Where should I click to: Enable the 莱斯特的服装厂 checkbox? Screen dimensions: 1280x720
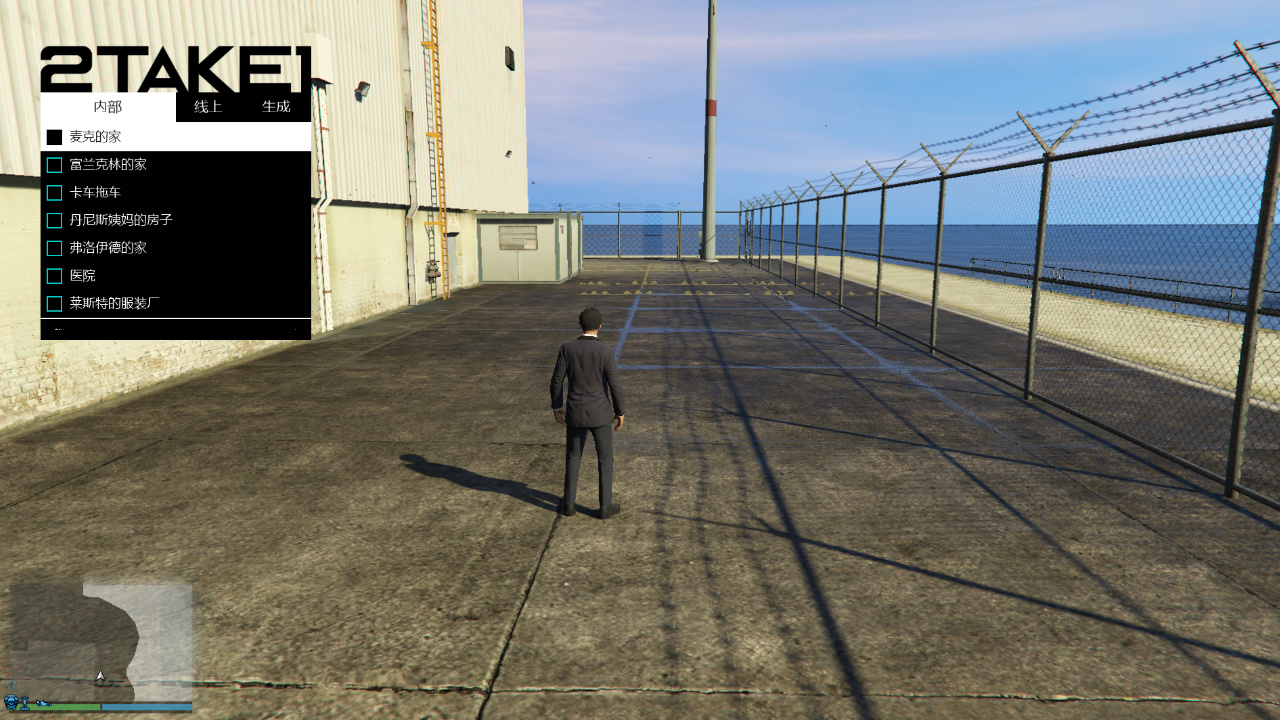tap(55, 302)
